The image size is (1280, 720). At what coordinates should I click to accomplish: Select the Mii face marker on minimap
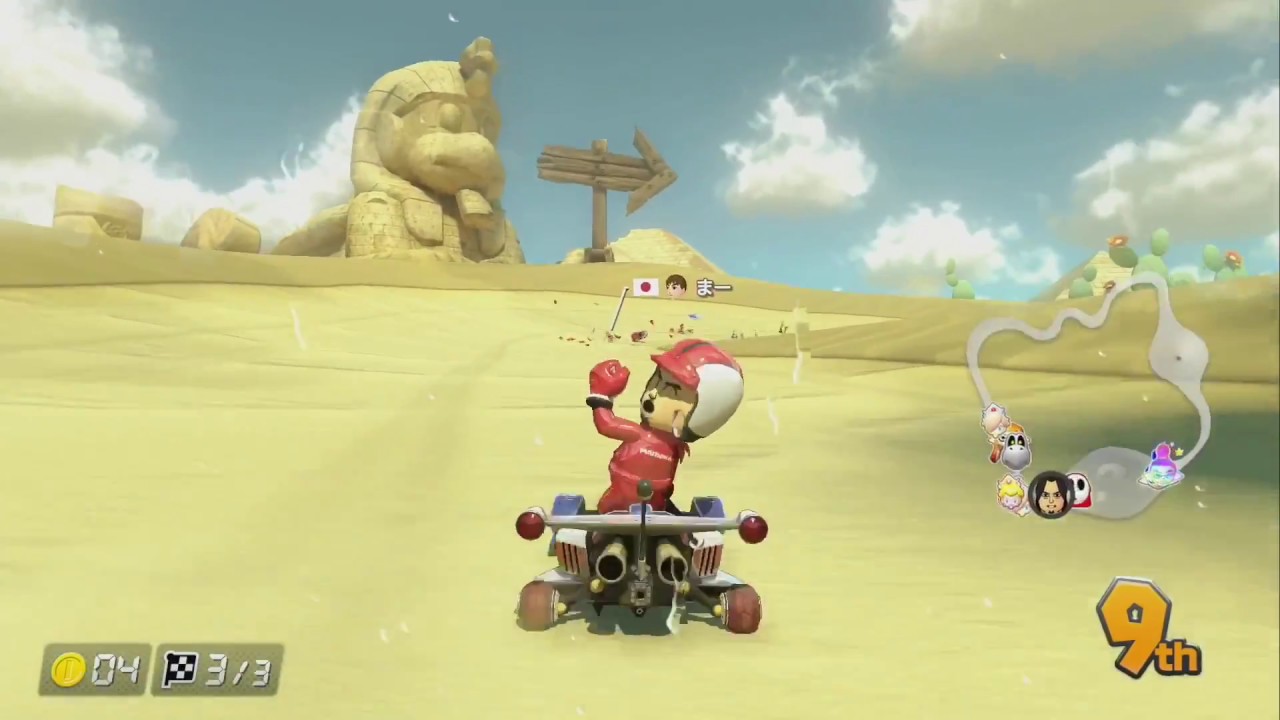(1049, 493)
